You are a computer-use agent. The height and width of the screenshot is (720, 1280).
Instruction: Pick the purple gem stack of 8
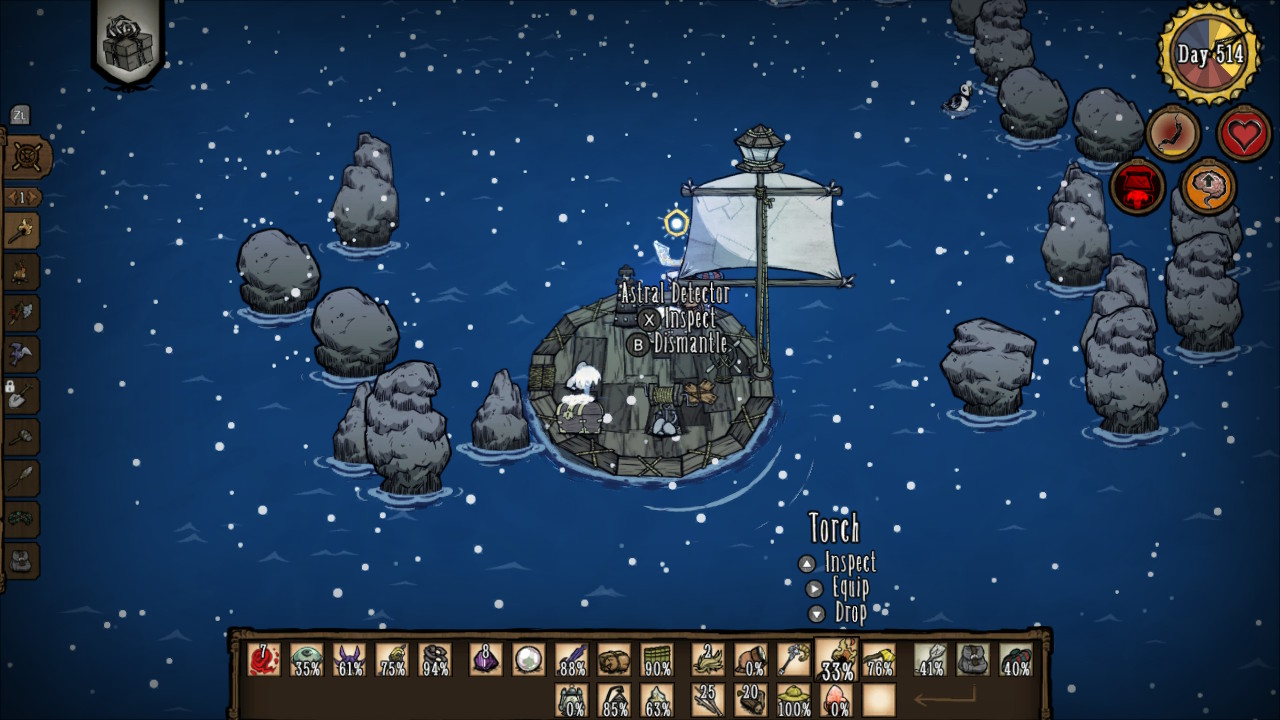(486, 660)
